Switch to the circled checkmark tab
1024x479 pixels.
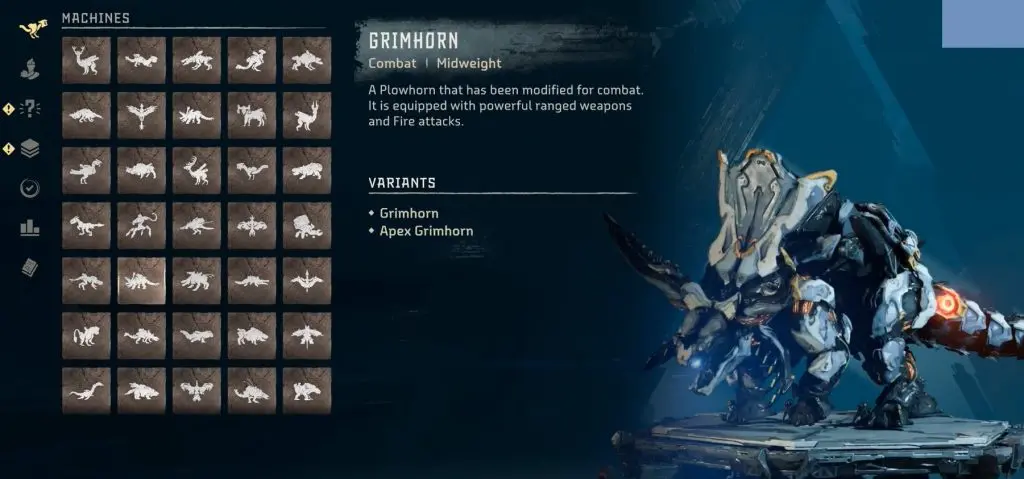coord(30,188)
